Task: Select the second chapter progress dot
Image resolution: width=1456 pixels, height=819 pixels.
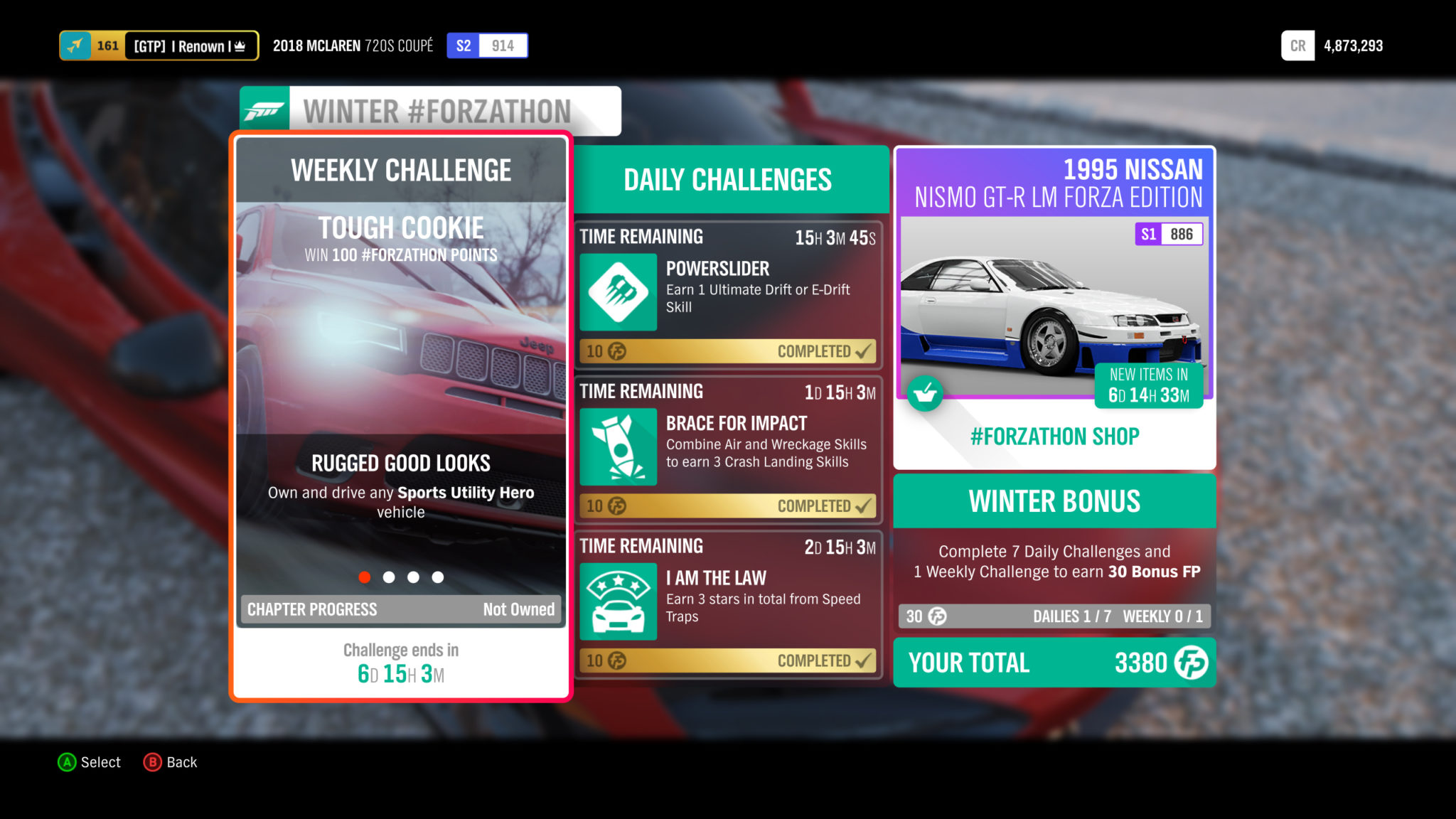Action: point(389,578)
